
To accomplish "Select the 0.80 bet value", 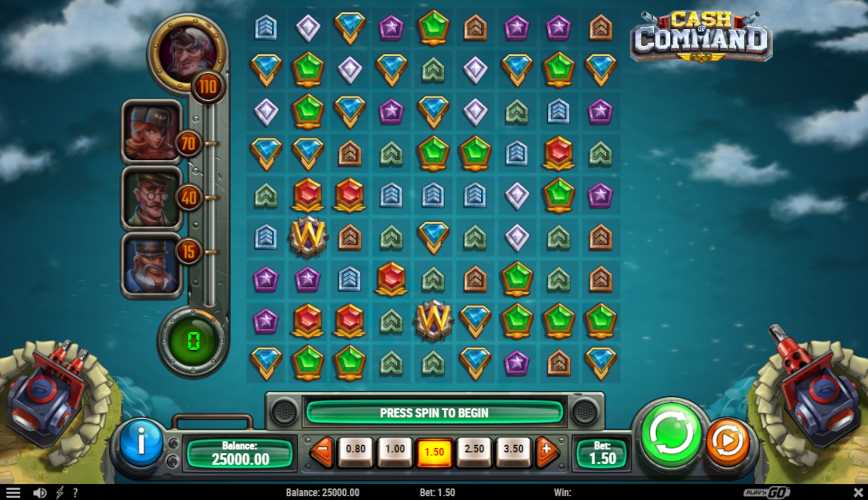I will 355,451.
